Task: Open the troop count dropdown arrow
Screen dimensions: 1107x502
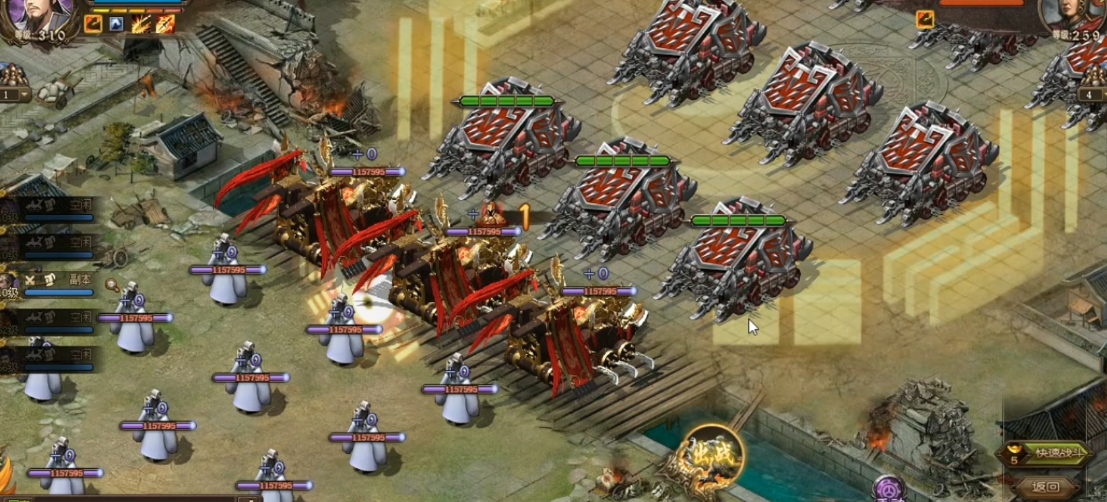Action: 26,95
